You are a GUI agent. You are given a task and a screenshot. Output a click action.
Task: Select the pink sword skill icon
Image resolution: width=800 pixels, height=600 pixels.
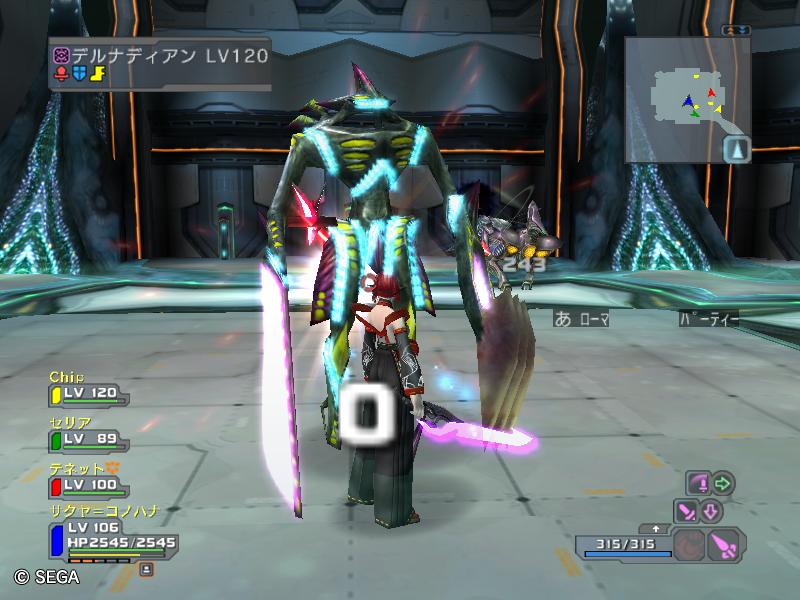point(687,512)
